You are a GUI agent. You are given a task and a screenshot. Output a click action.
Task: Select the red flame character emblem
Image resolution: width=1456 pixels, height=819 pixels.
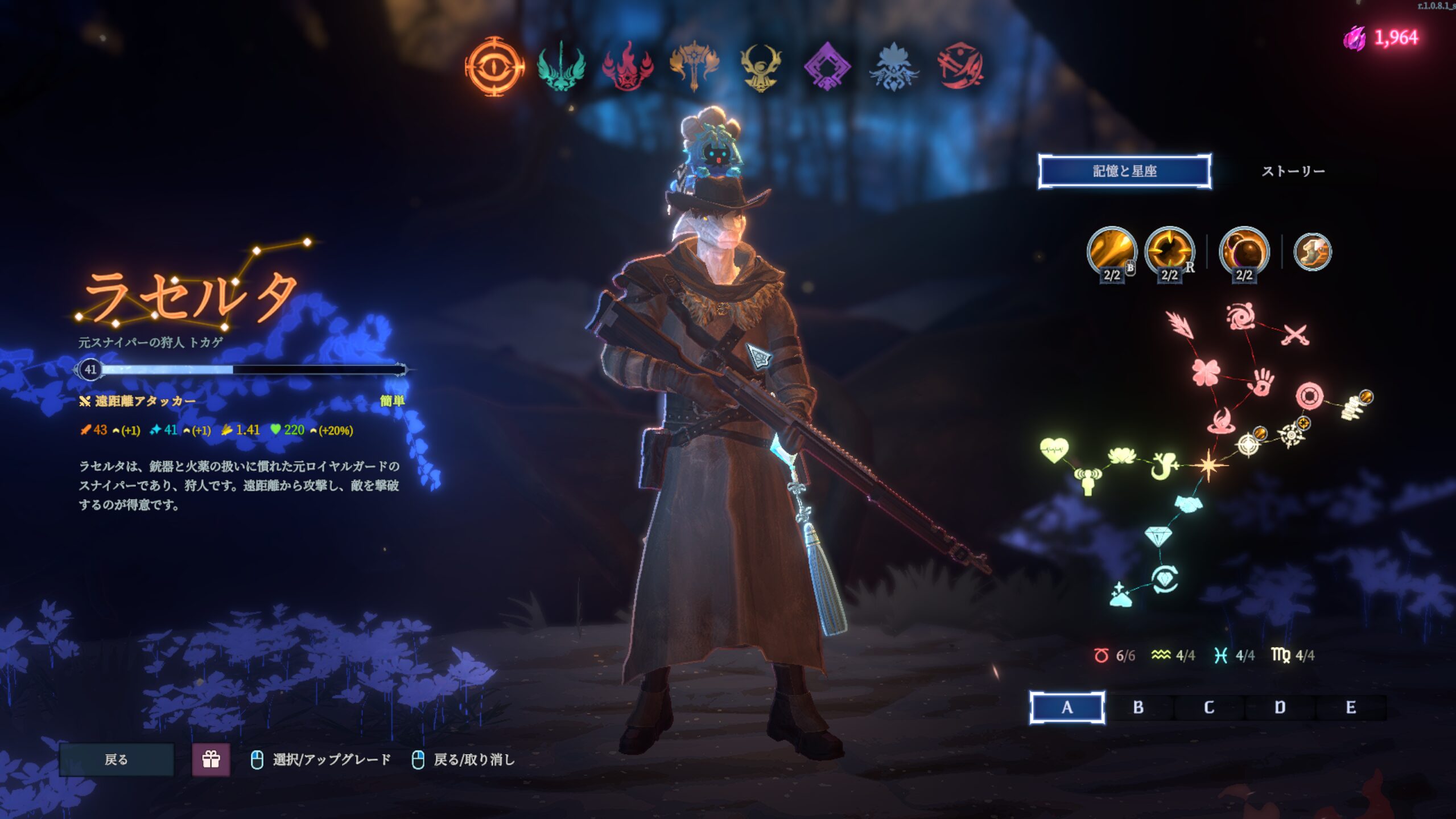coord(628,67)
